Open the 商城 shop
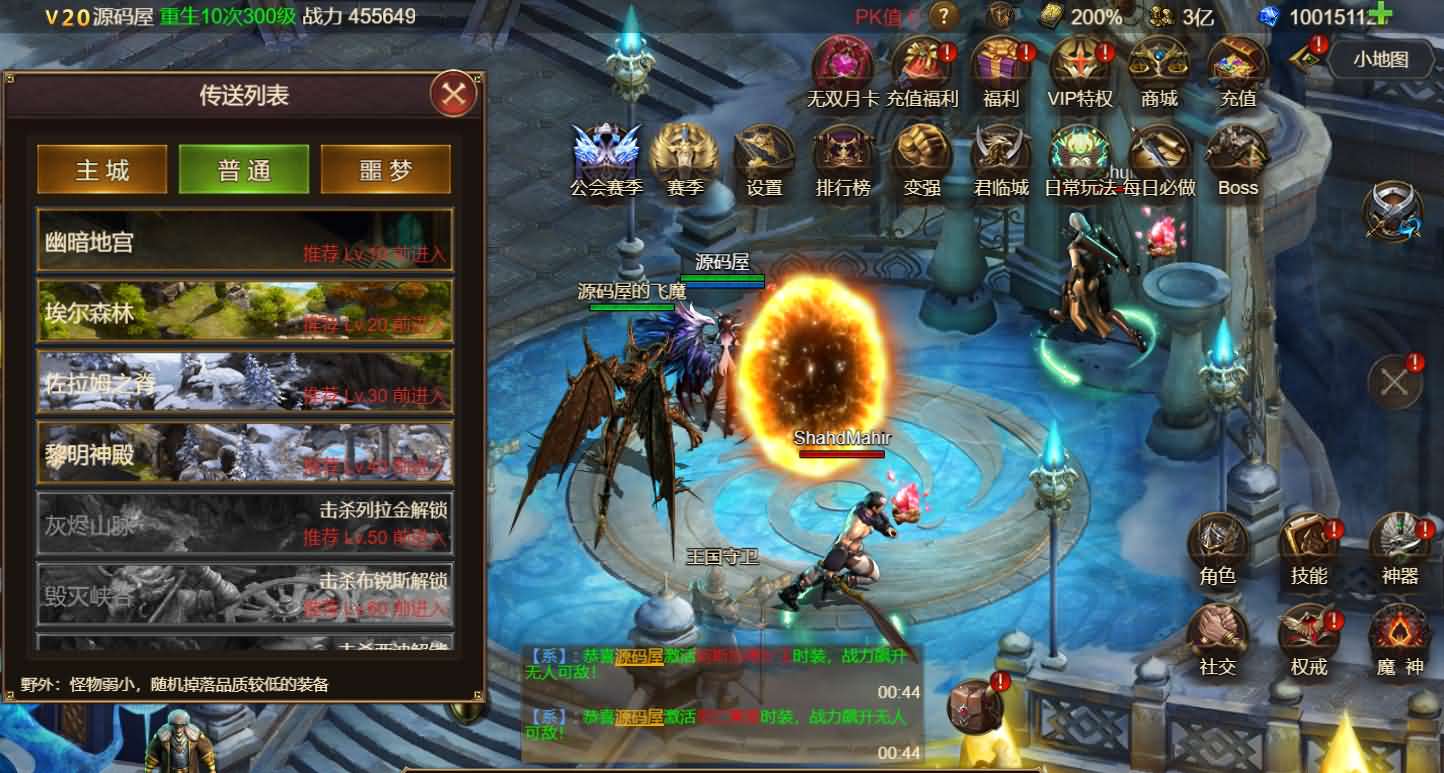The height and width of the screenshot is (773, 1444). click(1159, 68)
